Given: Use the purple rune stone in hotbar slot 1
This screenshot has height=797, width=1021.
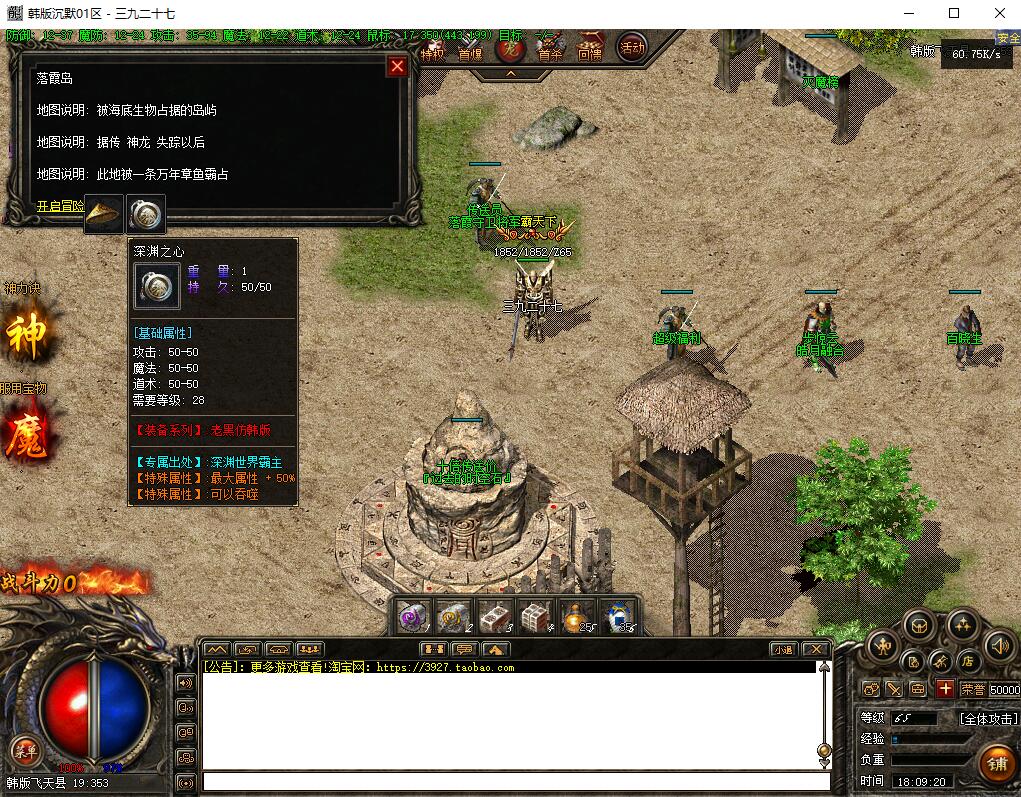Looking at the screenshot, I should pyautogui.click(x=413, y=617).
